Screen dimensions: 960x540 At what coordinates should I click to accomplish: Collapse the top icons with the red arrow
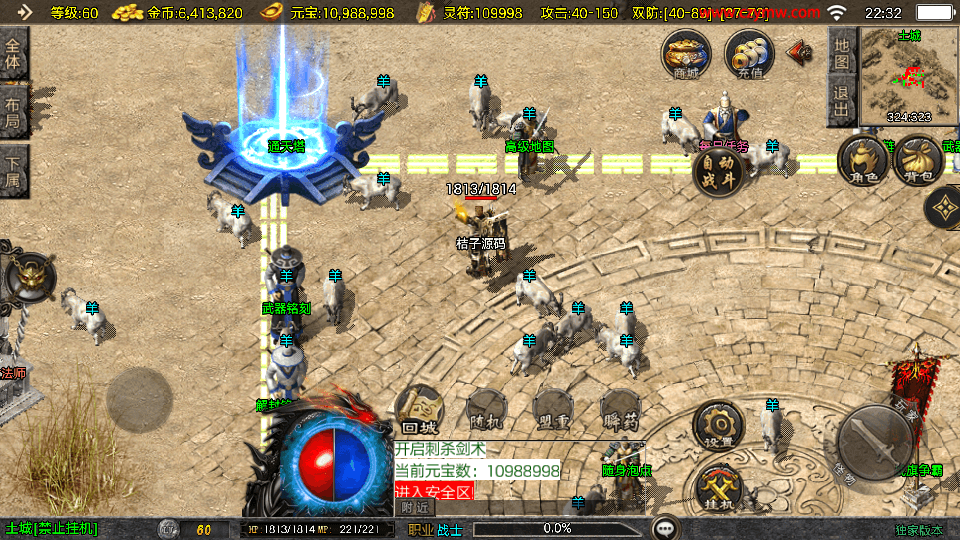tap(799, 52)
